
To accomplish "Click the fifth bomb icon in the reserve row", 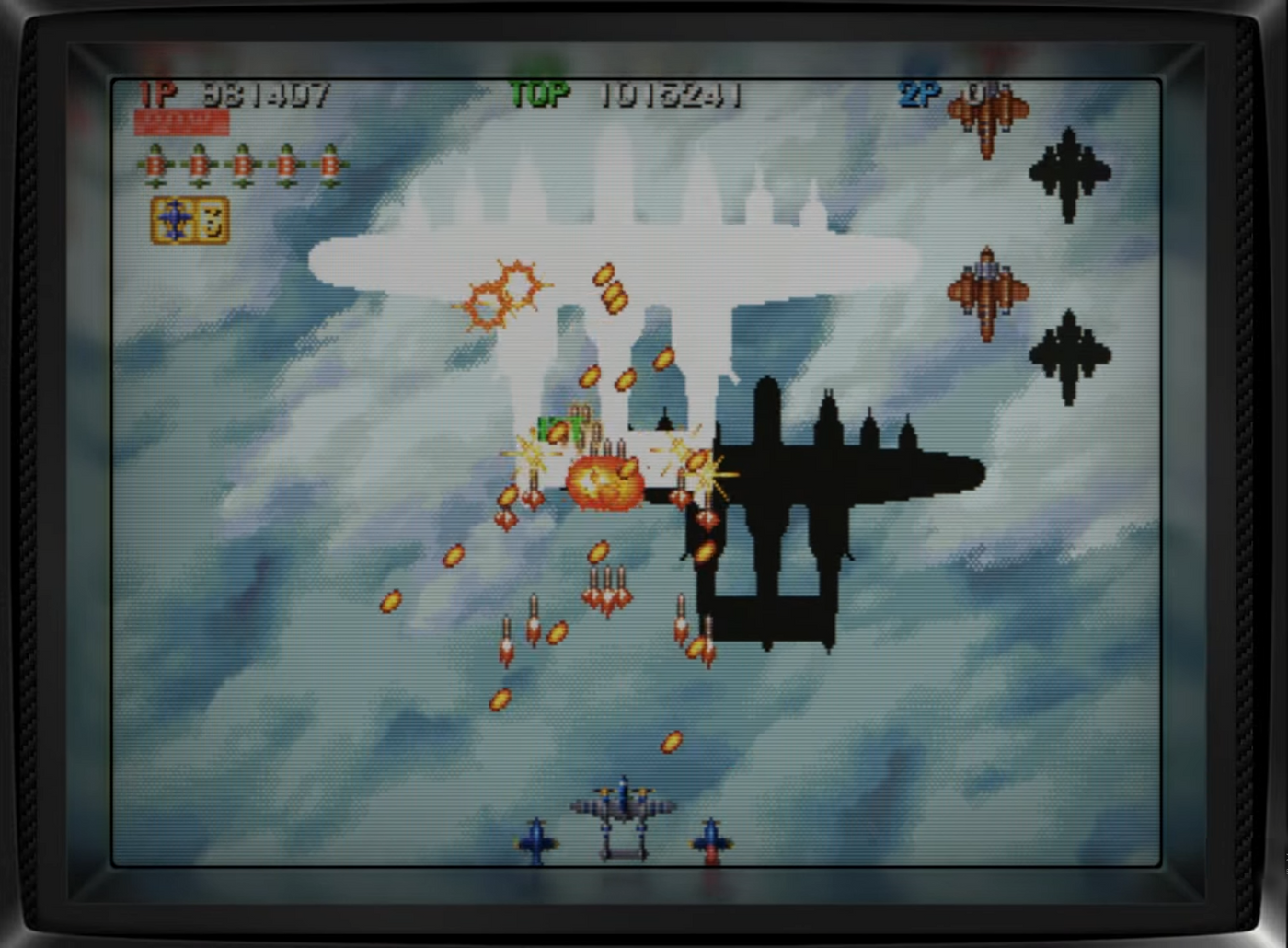I will [329, 166].
